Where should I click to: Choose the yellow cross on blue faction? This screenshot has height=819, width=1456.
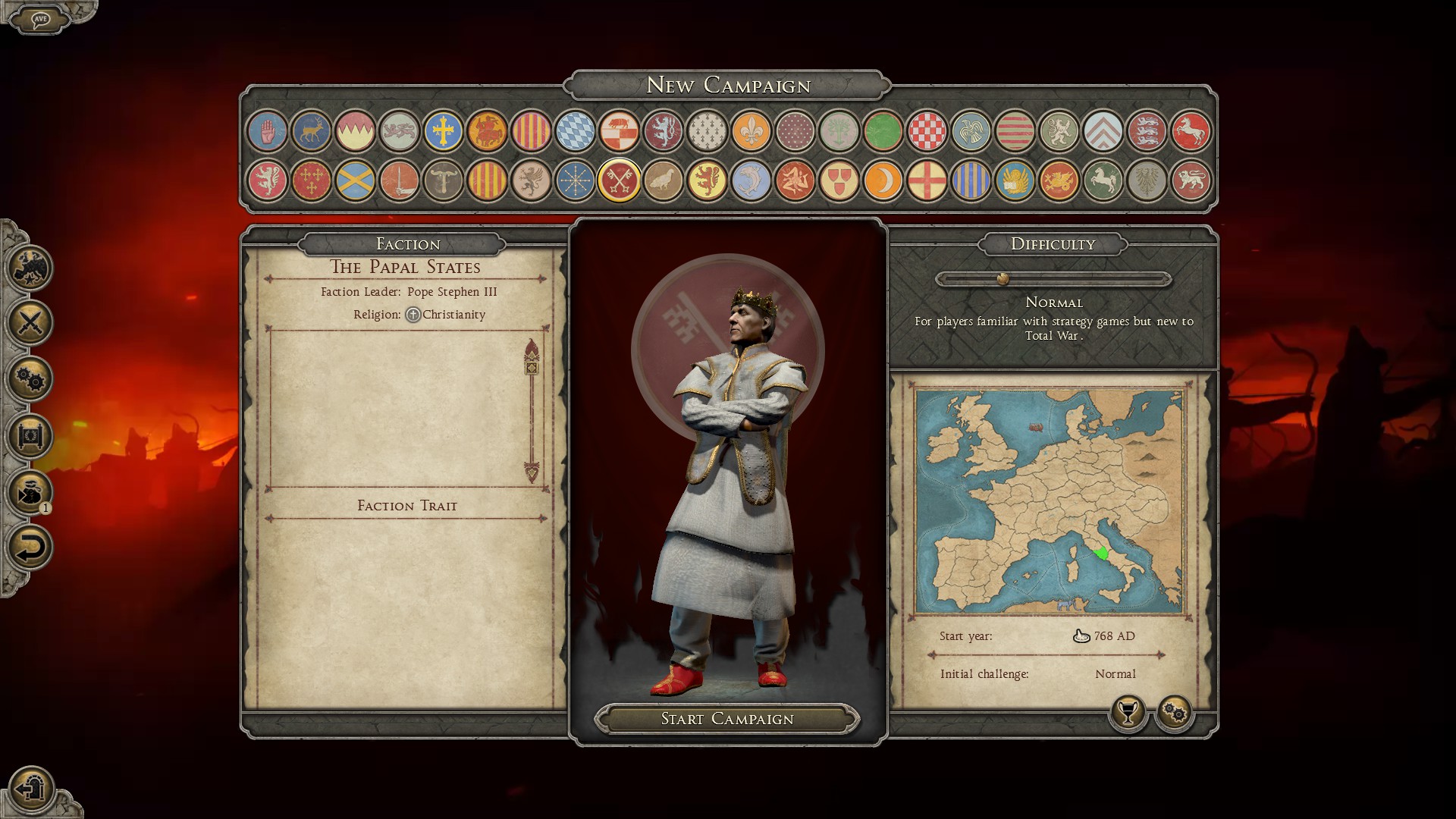(443, 131)
